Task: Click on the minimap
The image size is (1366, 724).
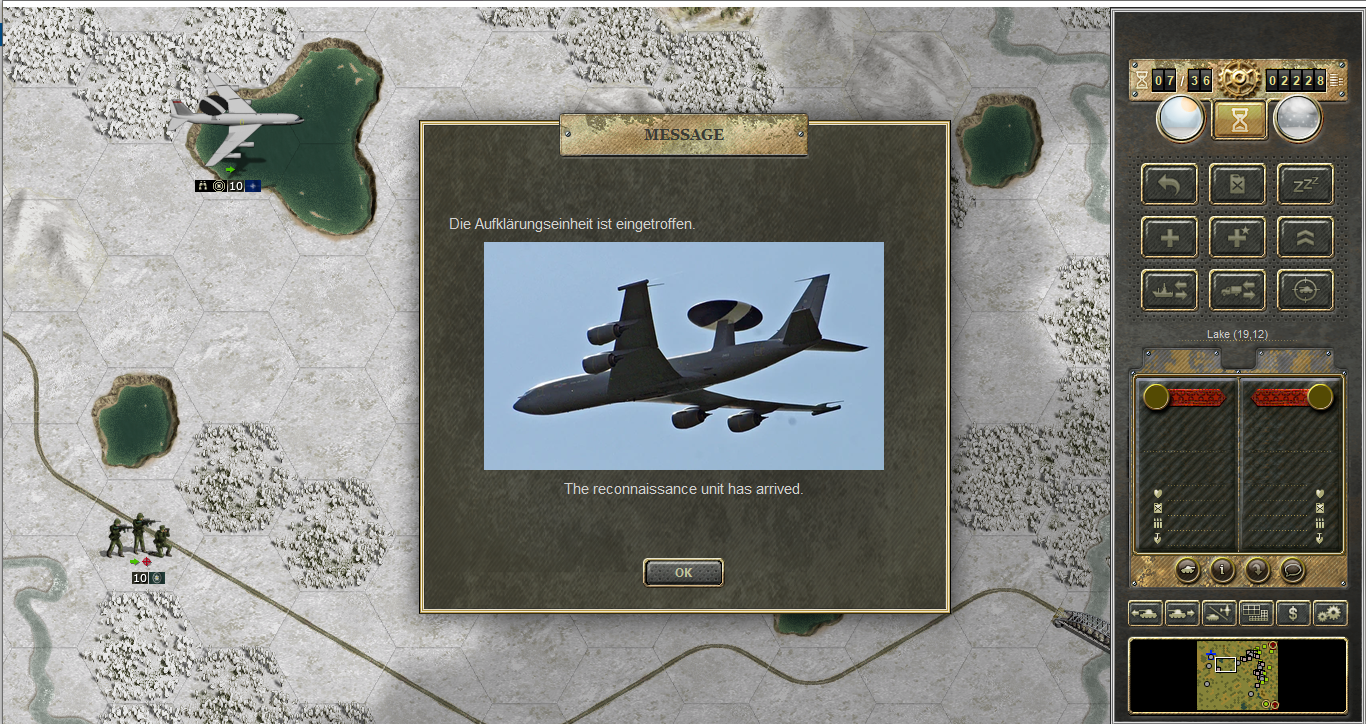Action: point(1238,675)
